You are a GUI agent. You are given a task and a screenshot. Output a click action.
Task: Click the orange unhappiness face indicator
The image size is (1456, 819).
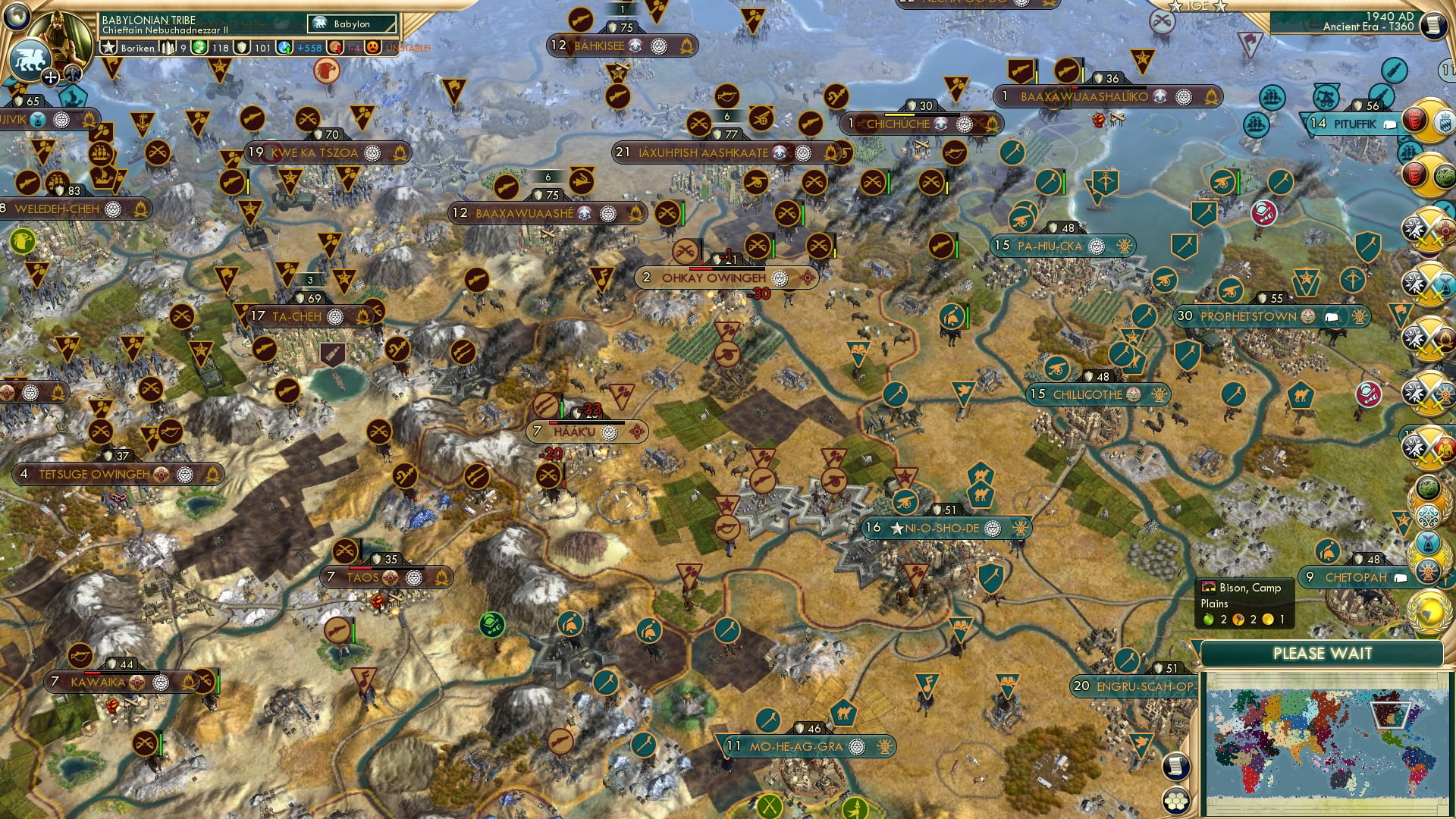coord(374,48)
